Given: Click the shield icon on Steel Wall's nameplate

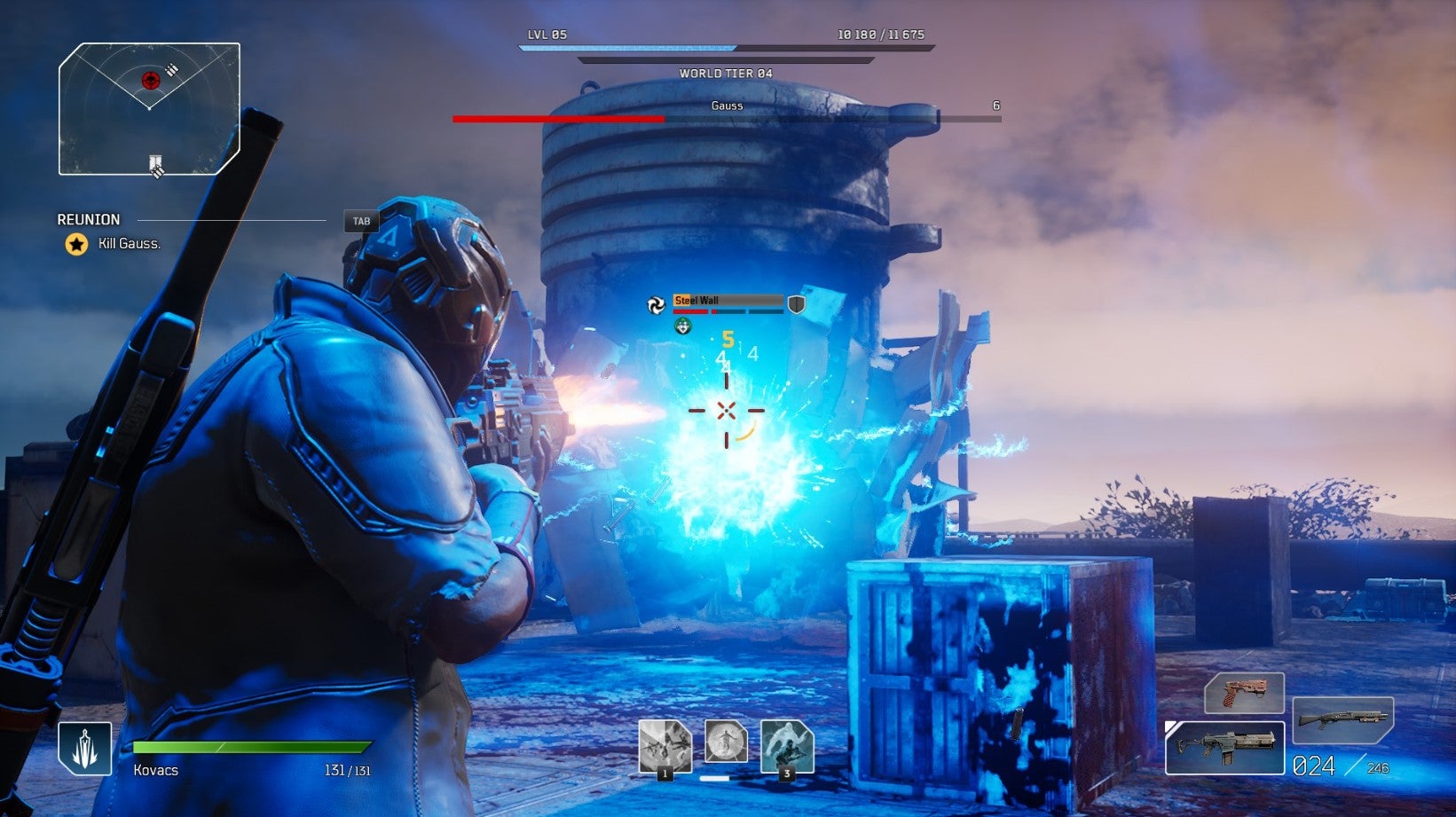Looking at the screenshot, I should click(796, 302).
